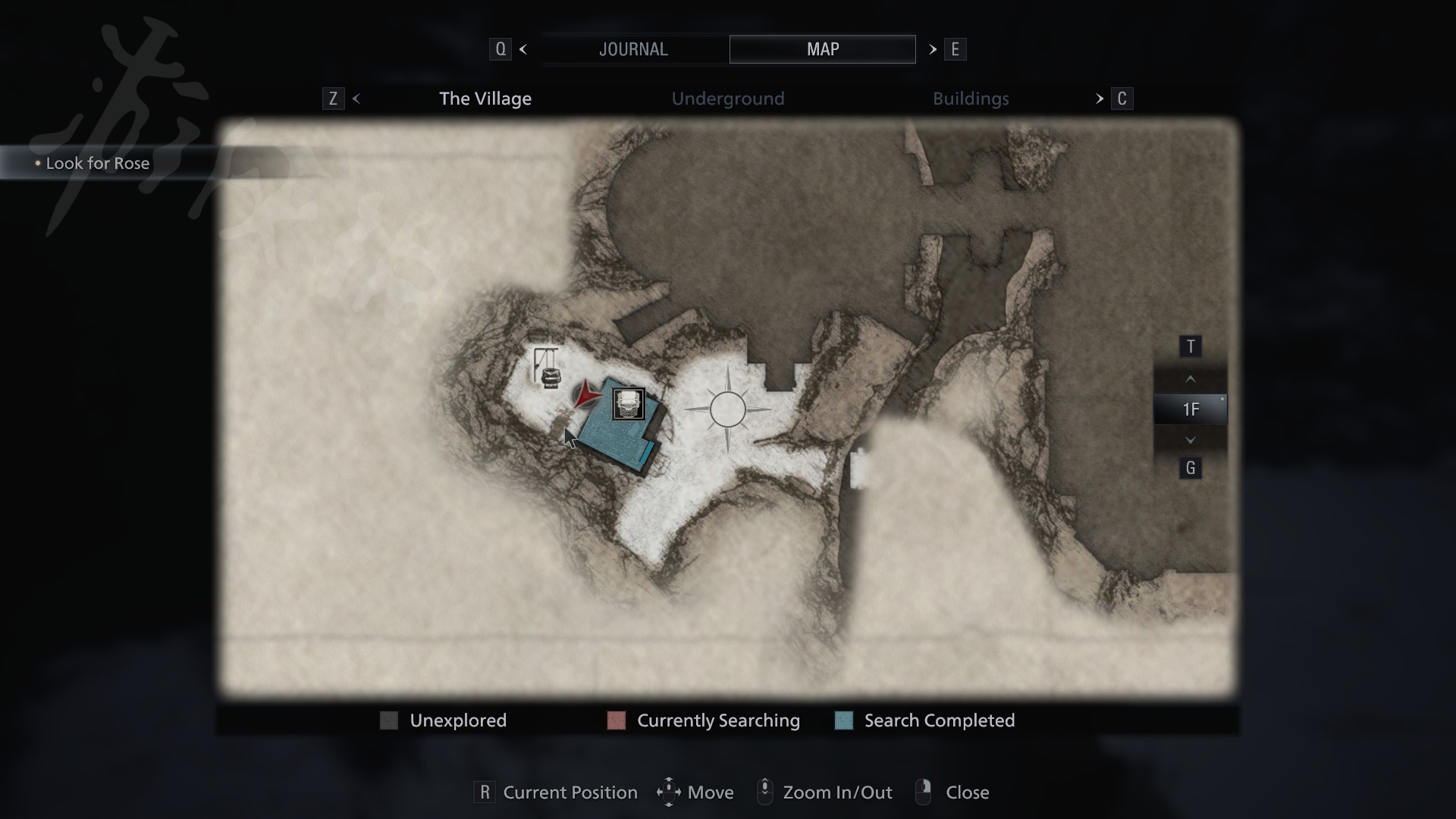Show The Village map
This screenshot has height=819, width=1456.
pyautogui.click(x=485, y=99)
